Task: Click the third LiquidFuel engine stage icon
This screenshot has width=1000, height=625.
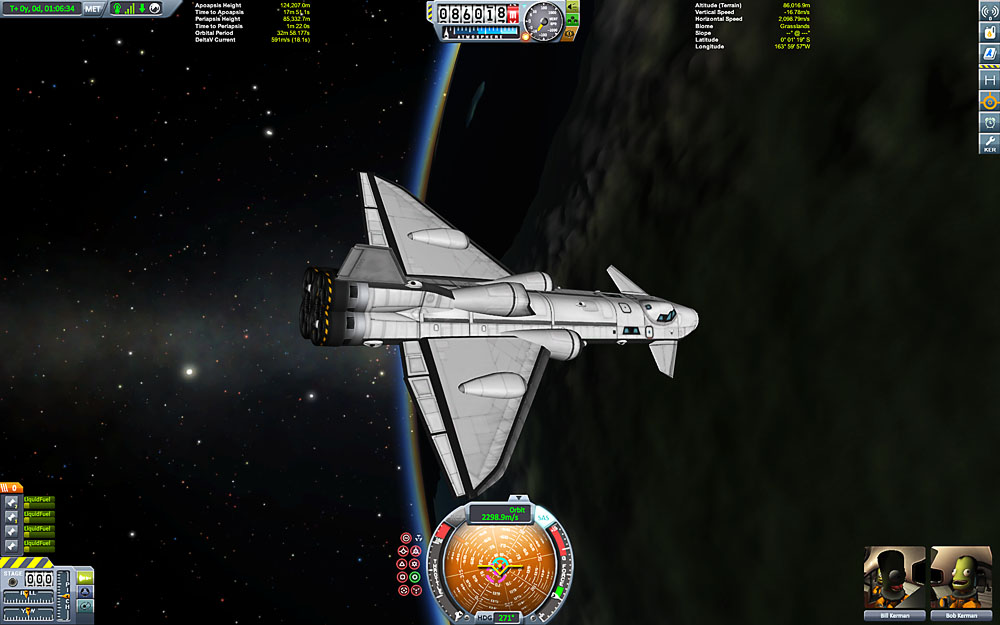Action: click(11, 530)
